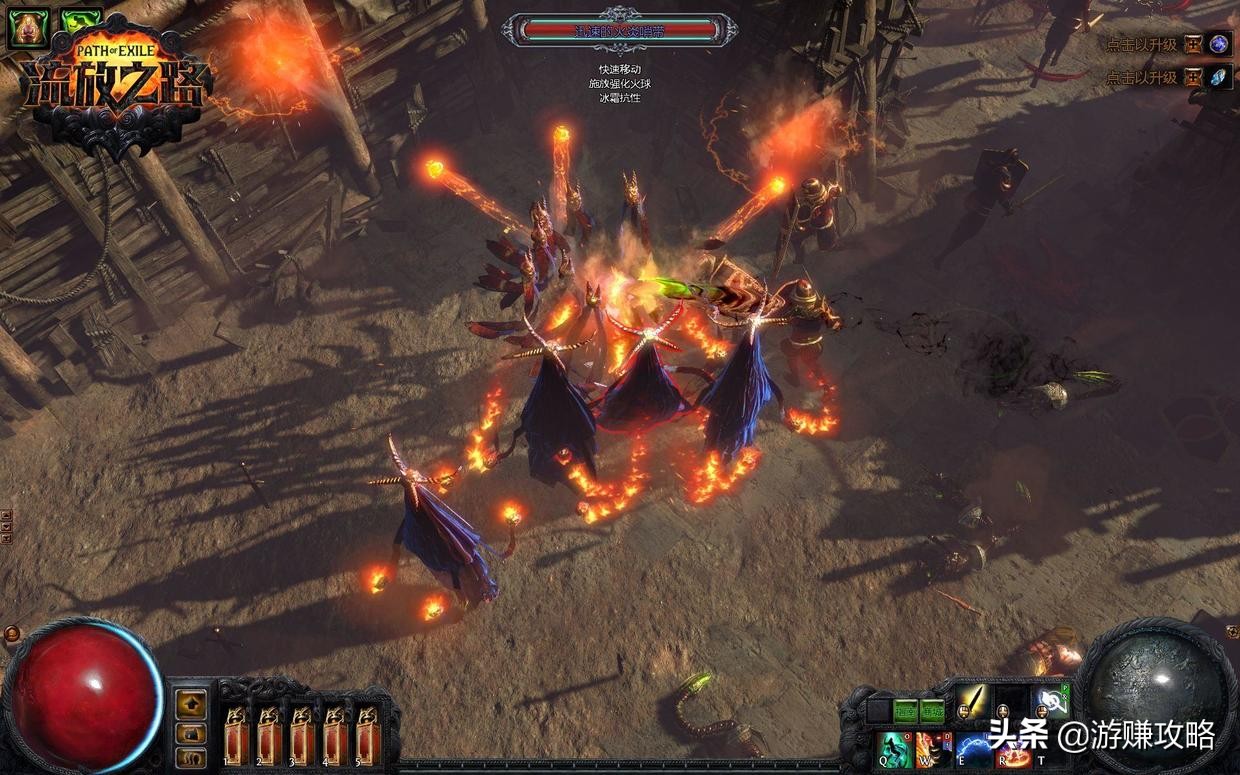Open the bottom button beside the life orb
1240x775 pixels.
[191, 758]
